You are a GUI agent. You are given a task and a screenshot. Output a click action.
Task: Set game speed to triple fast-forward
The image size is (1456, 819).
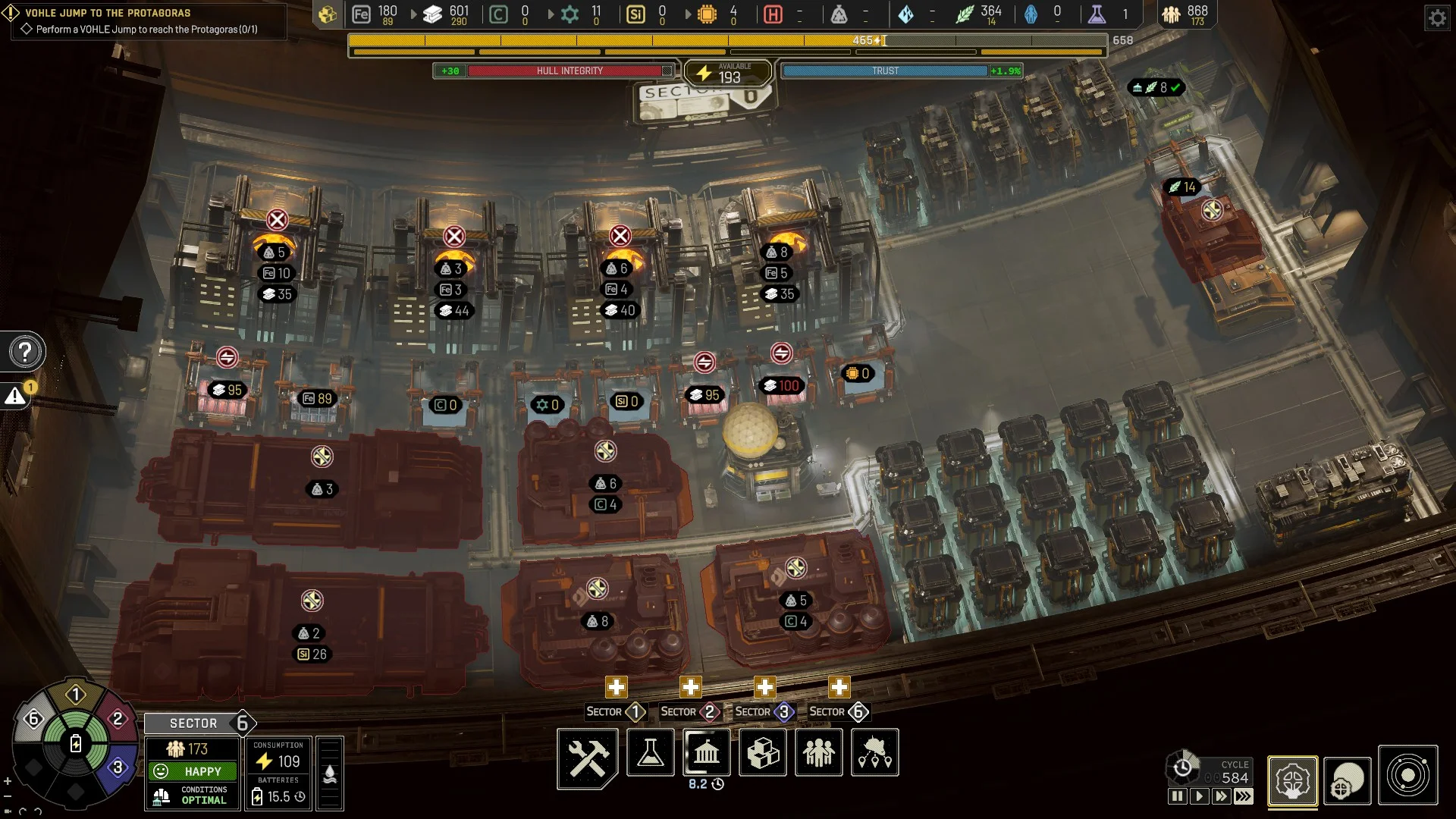click(x=1244, y=796)
